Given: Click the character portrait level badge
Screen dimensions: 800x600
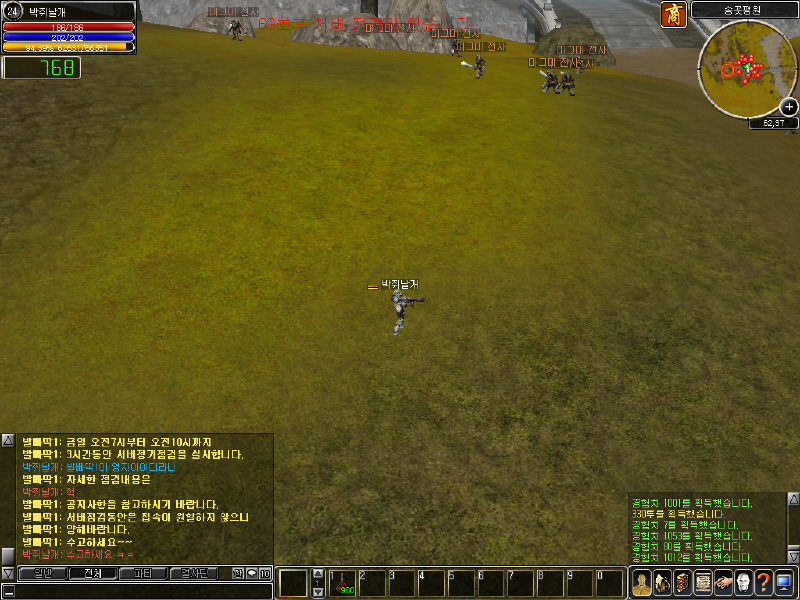Looking at the screenshot, I should click(13, 10).
